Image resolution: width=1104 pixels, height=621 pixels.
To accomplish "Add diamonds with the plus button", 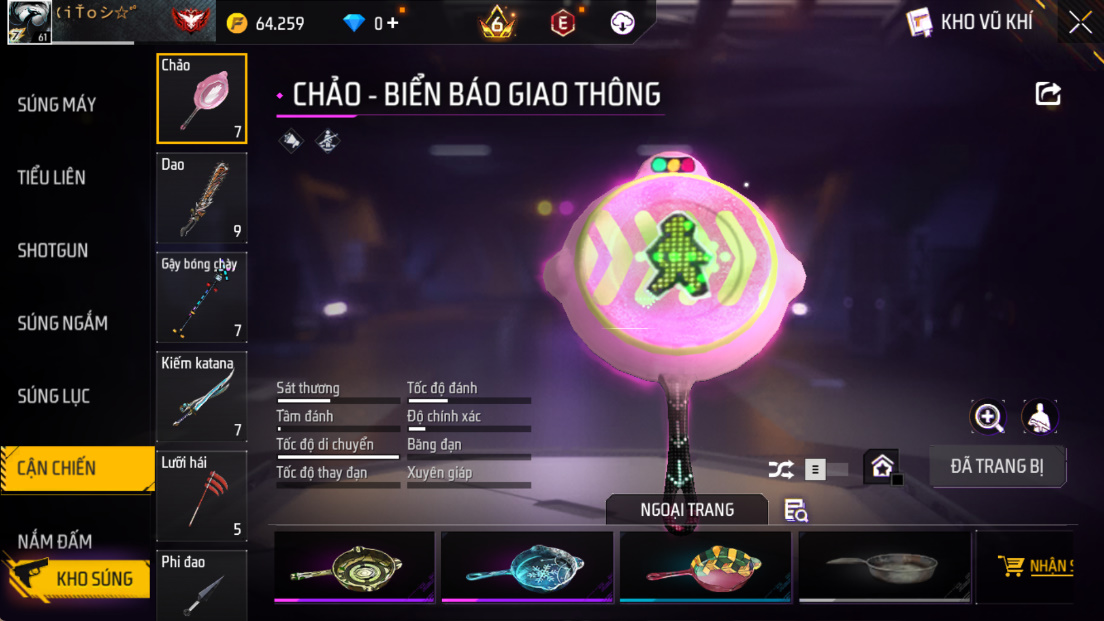I will [x=393, y=22].
